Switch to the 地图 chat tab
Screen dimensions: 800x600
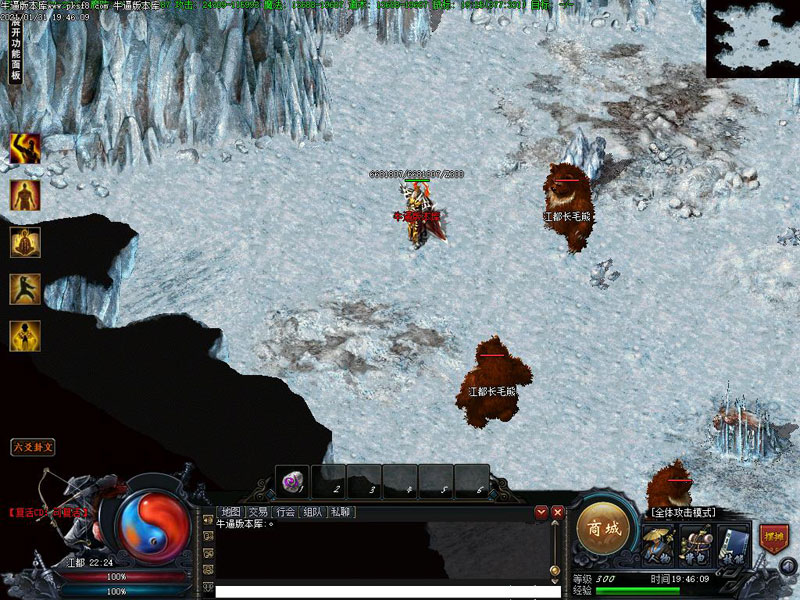[231, 512]
